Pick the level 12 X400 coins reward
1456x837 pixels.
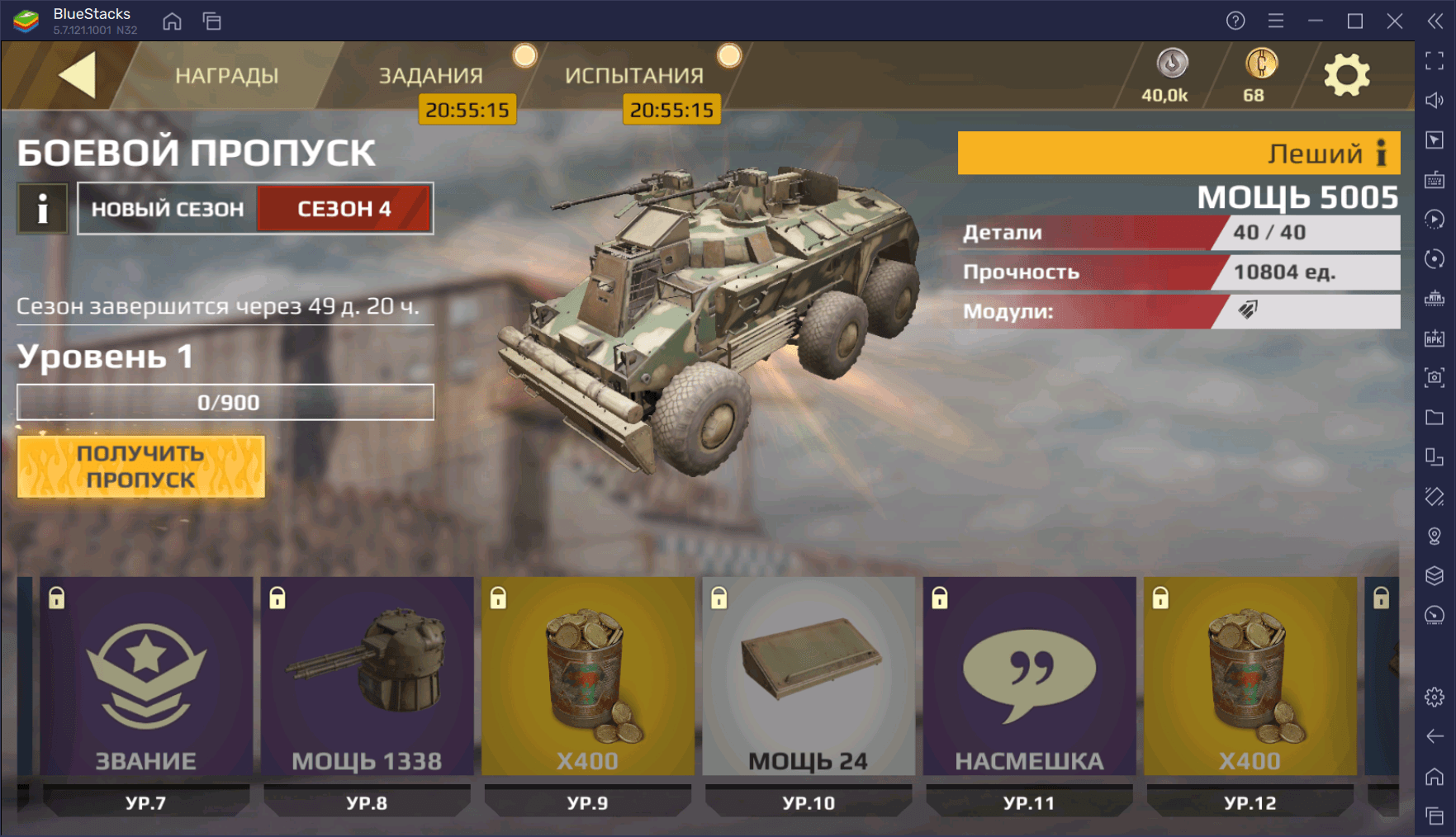pyautogui.click(x=1250, y=677)
